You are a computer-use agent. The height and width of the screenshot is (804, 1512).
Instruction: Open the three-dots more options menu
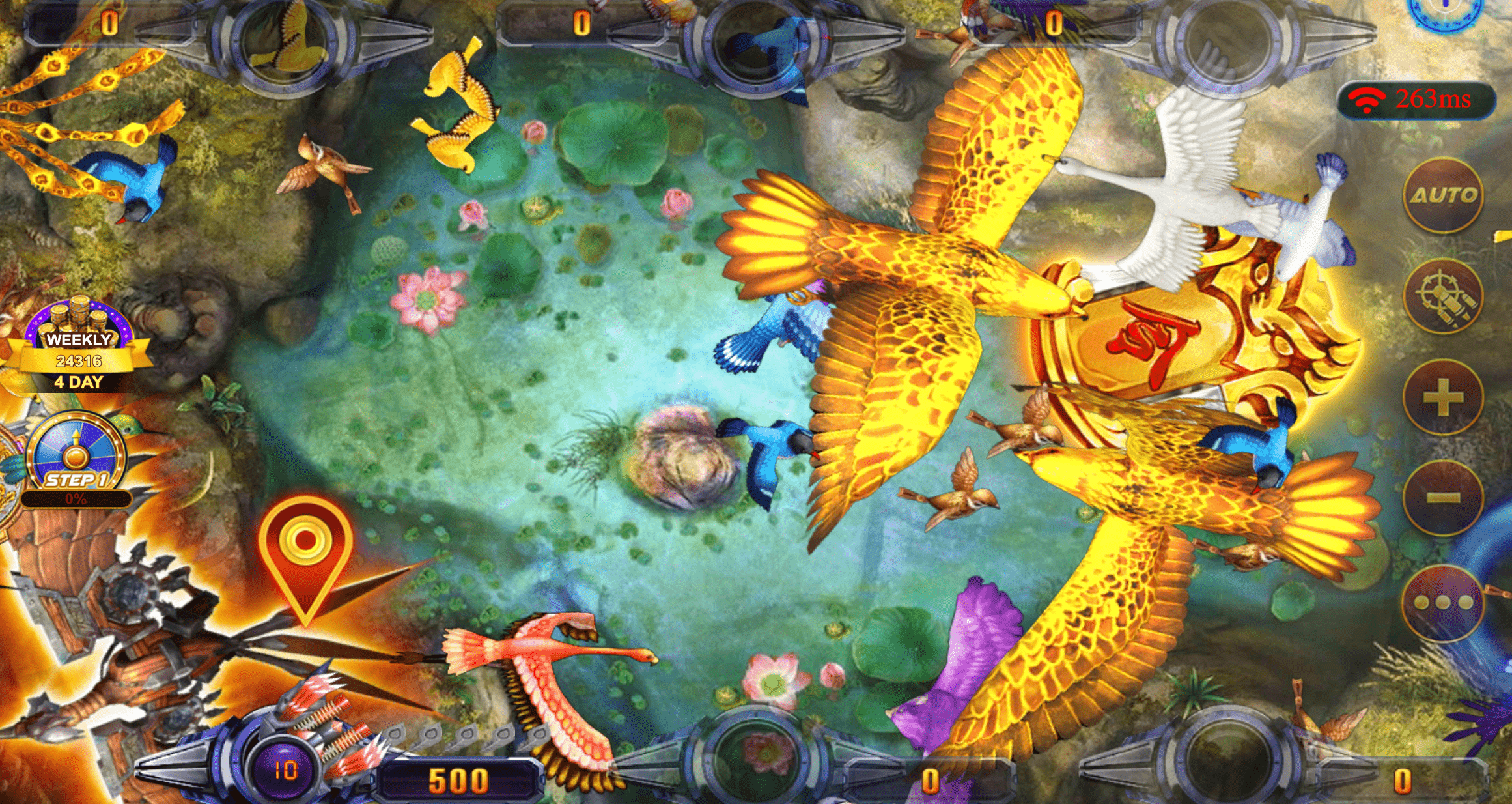[1442, 603]
